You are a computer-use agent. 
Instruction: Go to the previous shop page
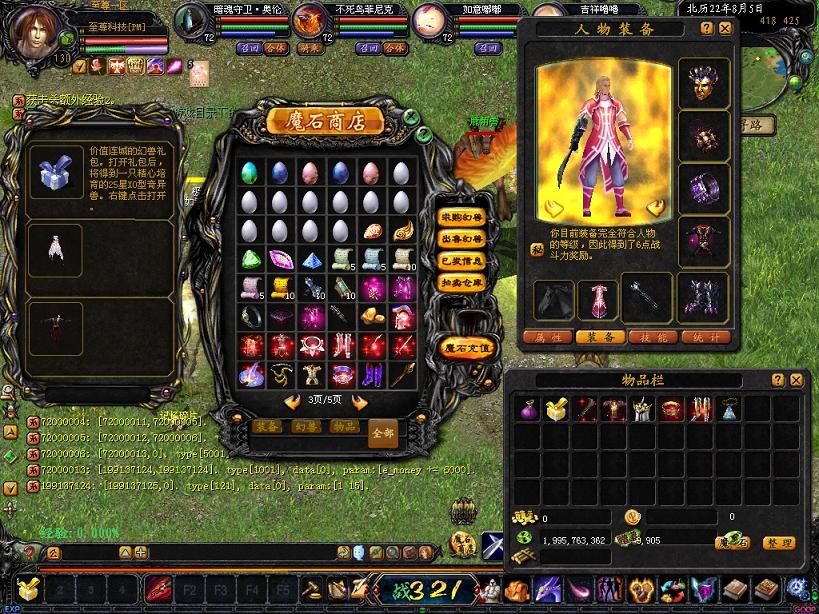(x=292, y=401)
